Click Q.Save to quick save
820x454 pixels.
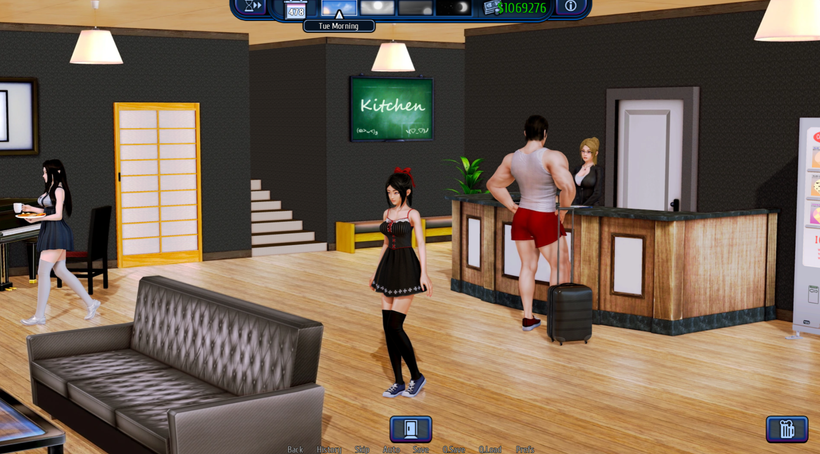pyautogui.click(x=454, y=449)
